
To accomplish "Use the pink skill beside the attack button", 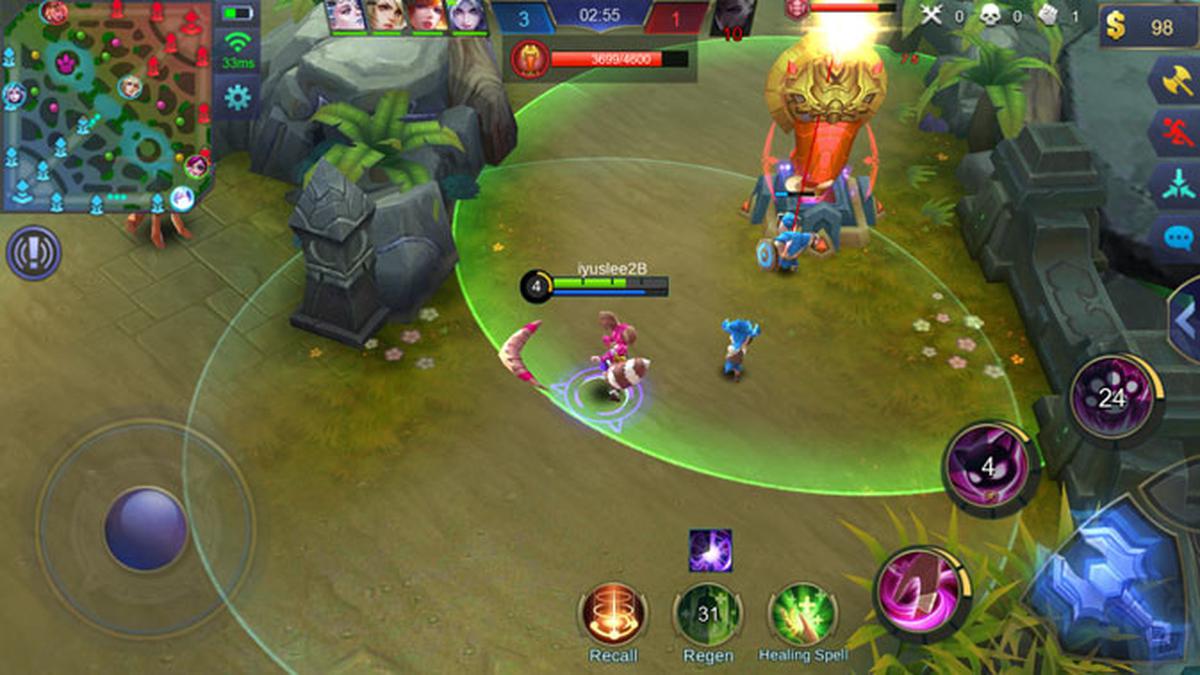I will pyautogui.click(x=921, y=594).
